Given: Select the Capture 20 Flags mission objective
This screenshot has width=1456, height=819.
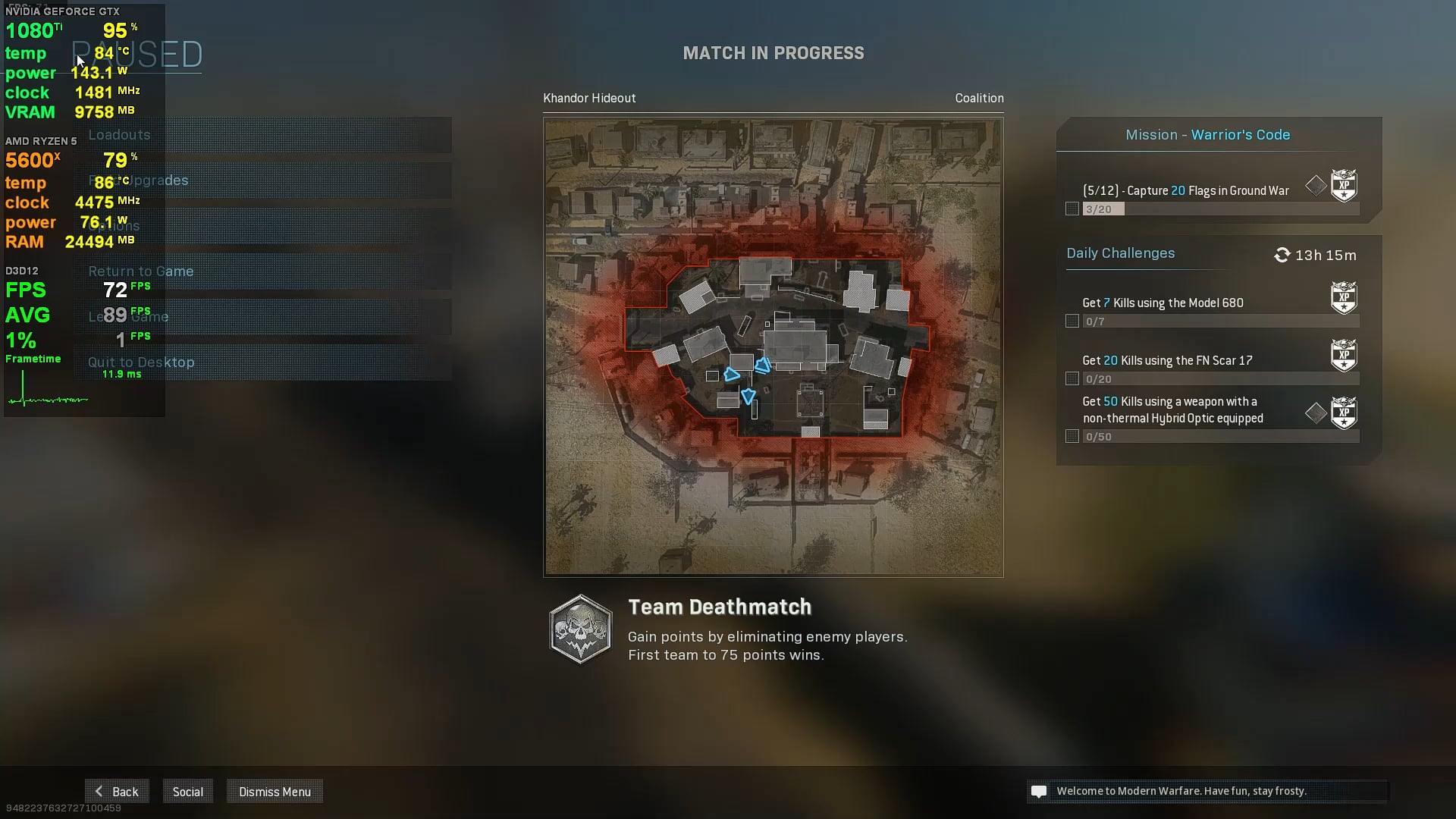Looking at the screenshot, I should pyautogui.click(x=1185, y=191).
